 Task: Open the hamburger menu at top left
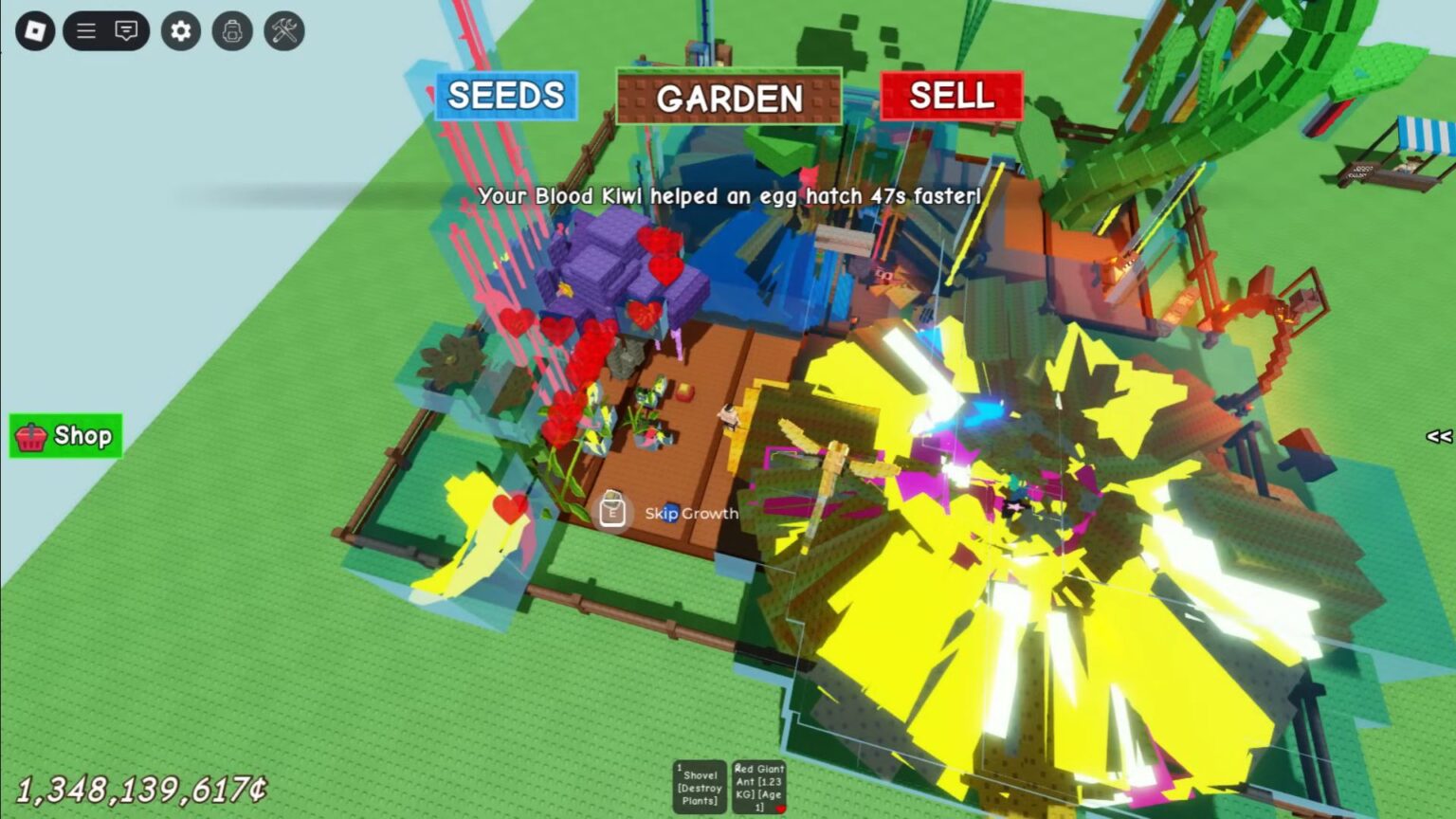[84, 29]
